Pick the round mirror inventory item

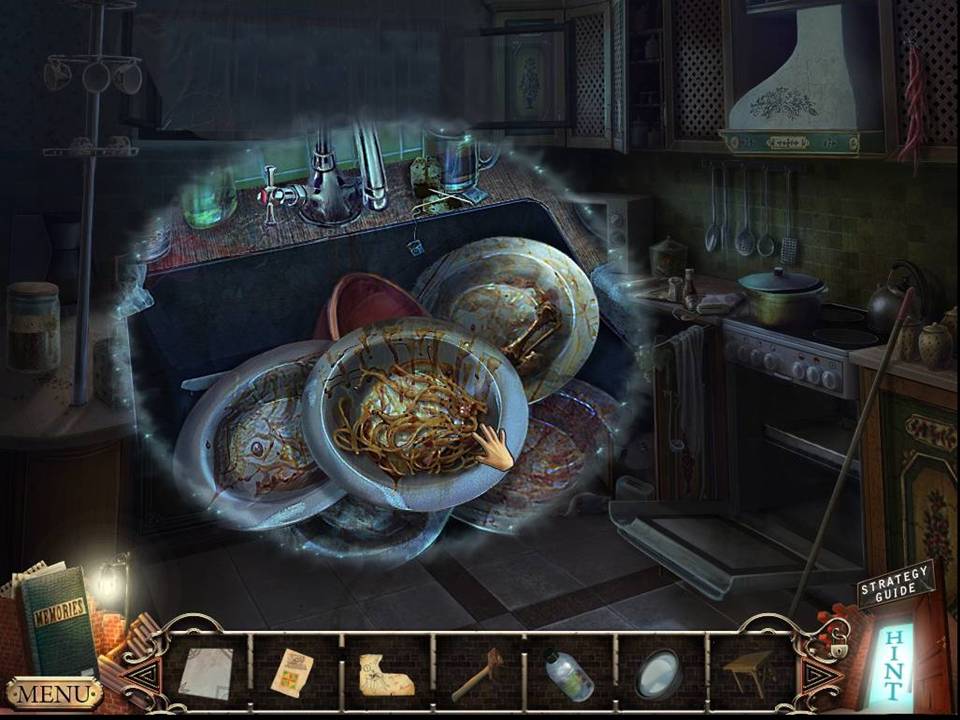660,672
